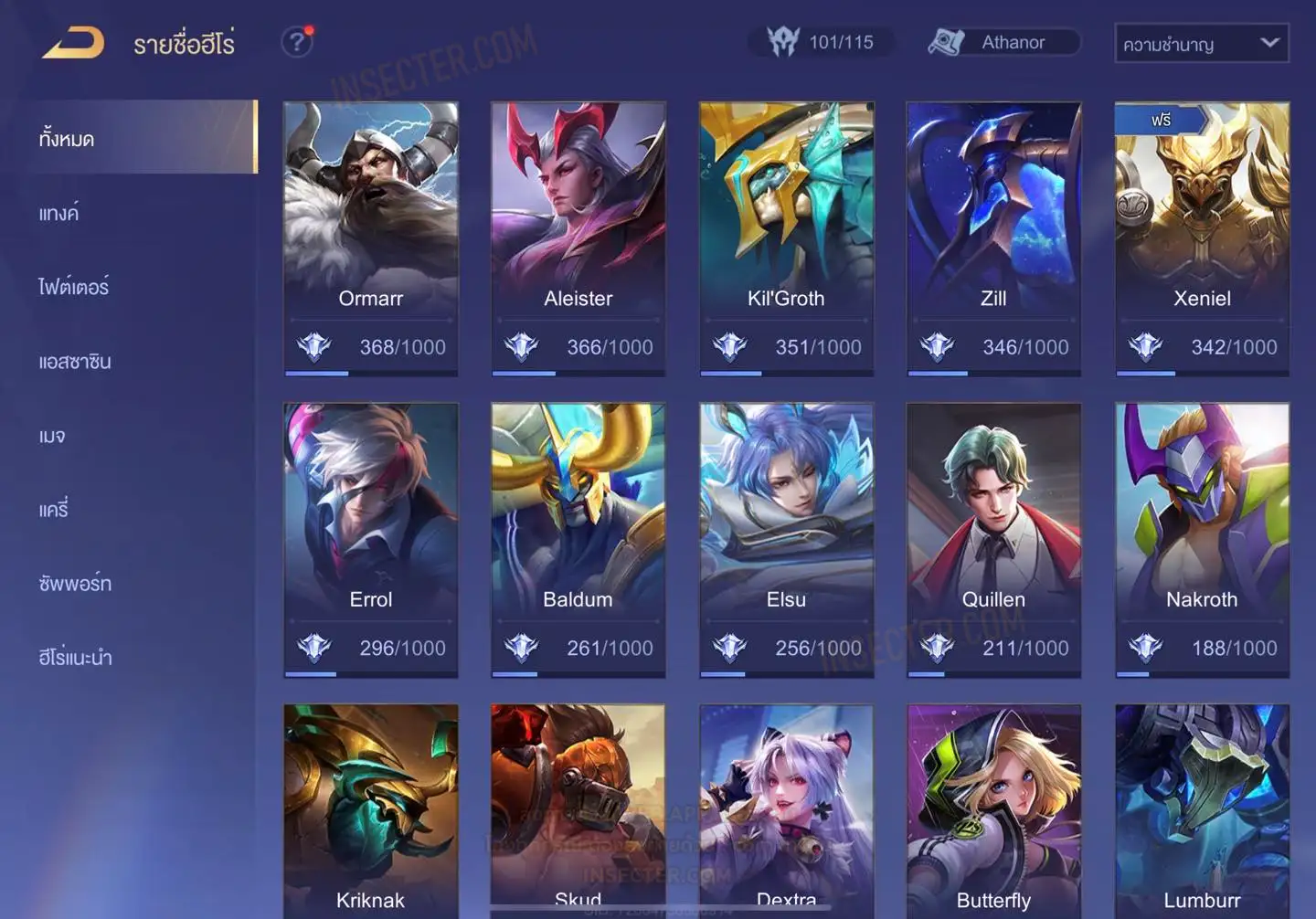Show the ซัพพอร์ท hero list

(x=75, y=584)
